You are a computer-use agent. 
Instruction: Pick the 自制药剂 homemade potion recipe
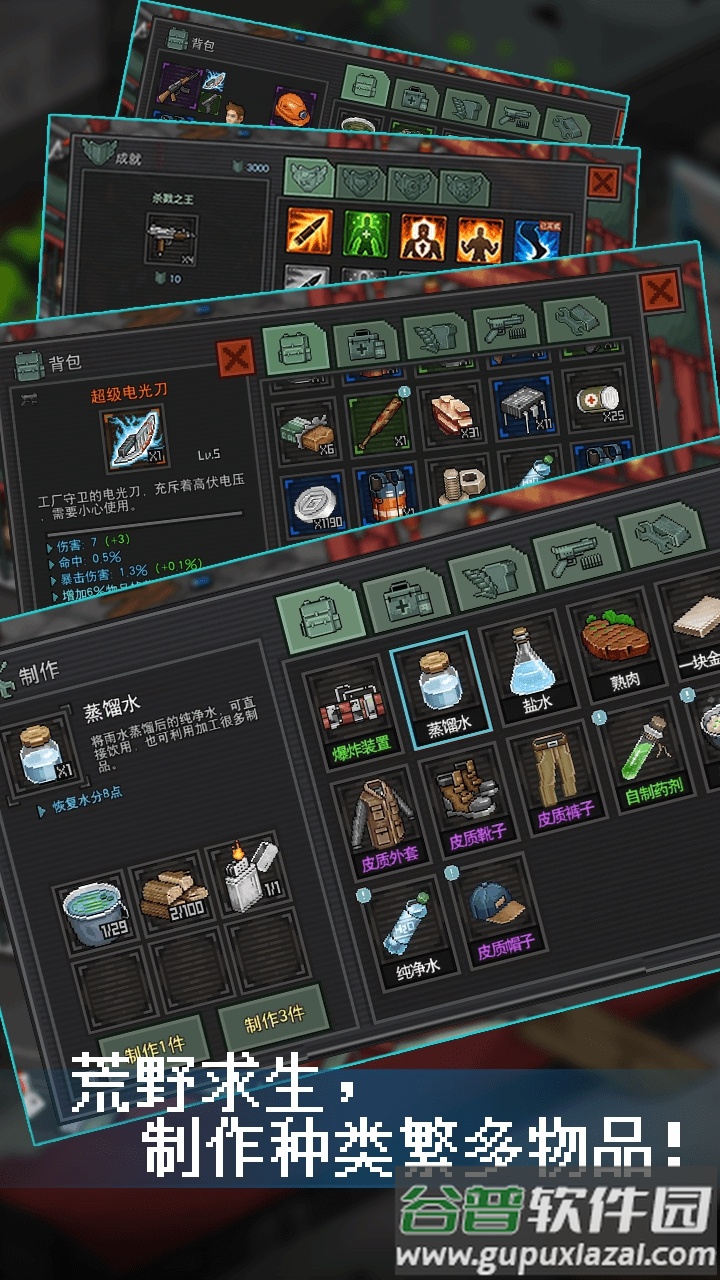point(650,760)
